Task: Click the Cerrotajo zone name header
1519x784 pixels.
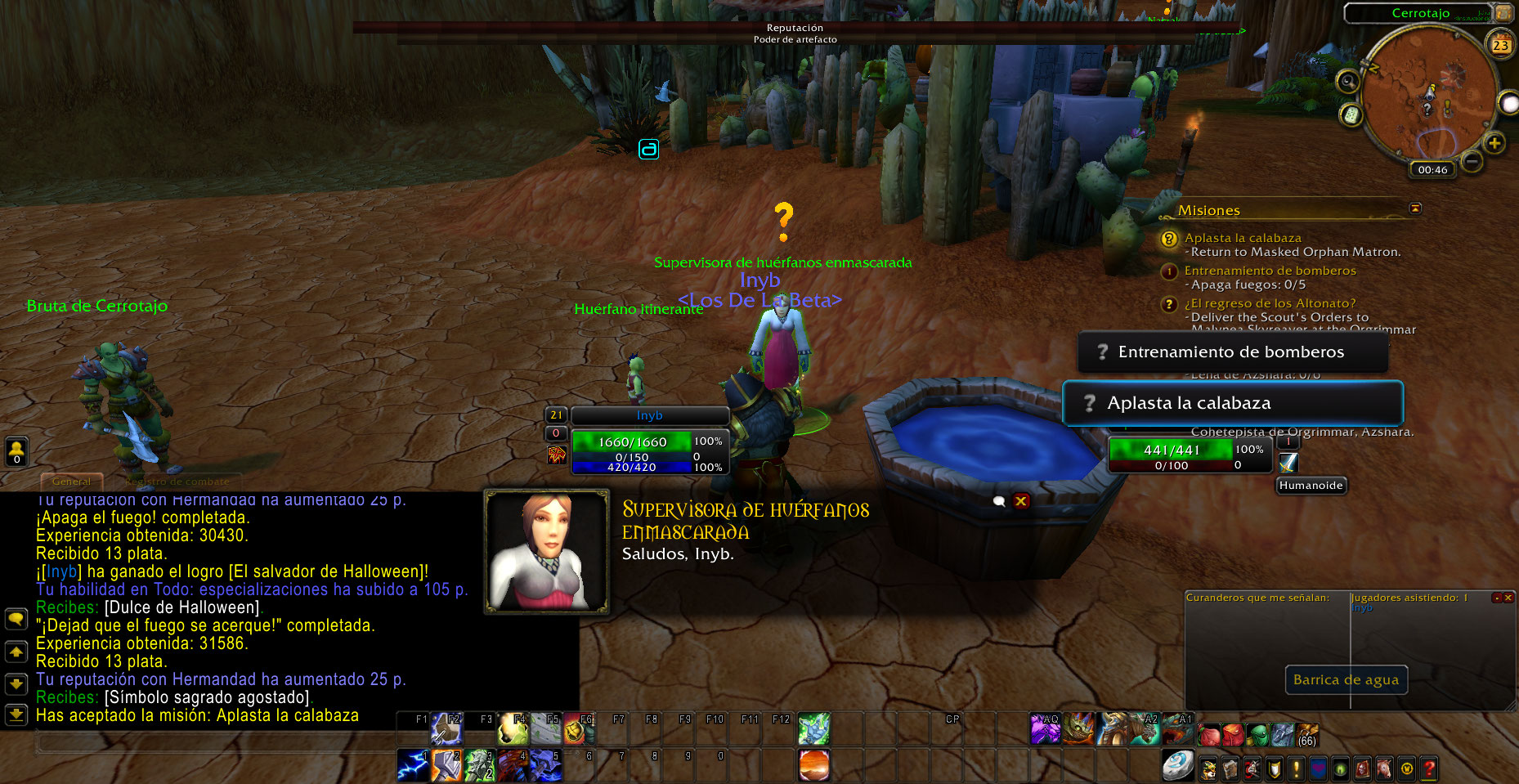Action: [x=1420, y=13]
